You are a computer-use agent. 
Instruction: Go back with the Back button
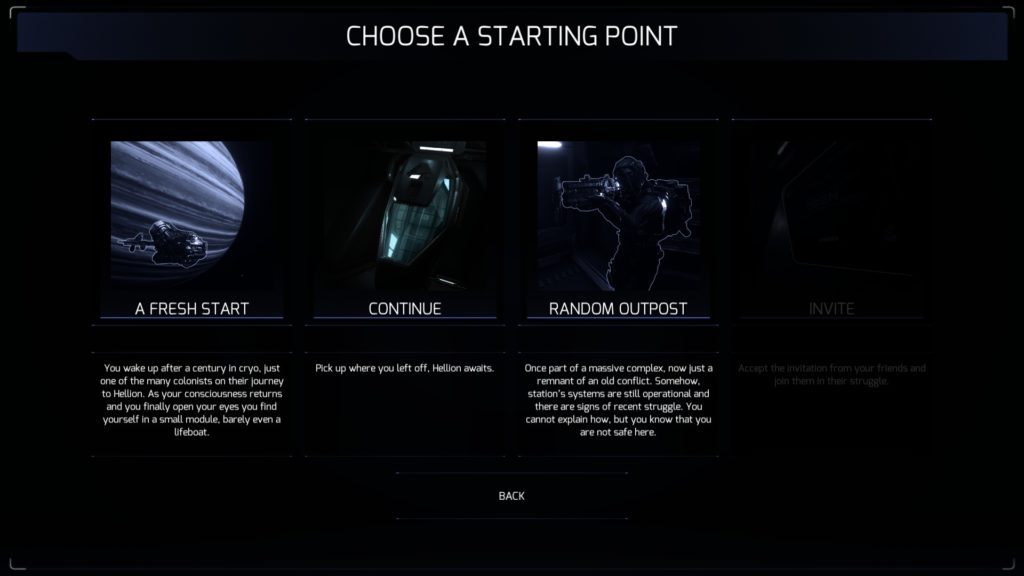click(511, 496)
